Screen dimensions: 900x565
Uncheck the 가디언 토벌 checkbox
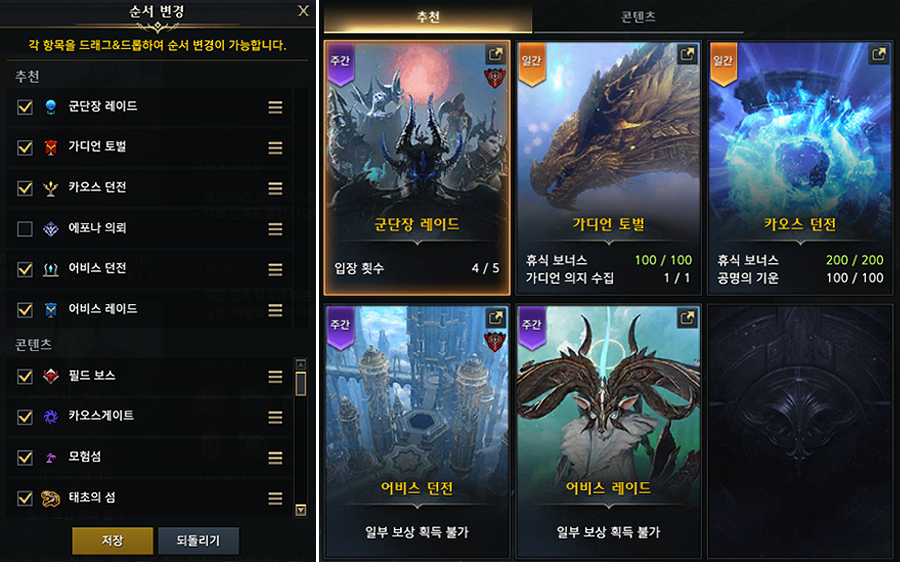click(25, 148)
